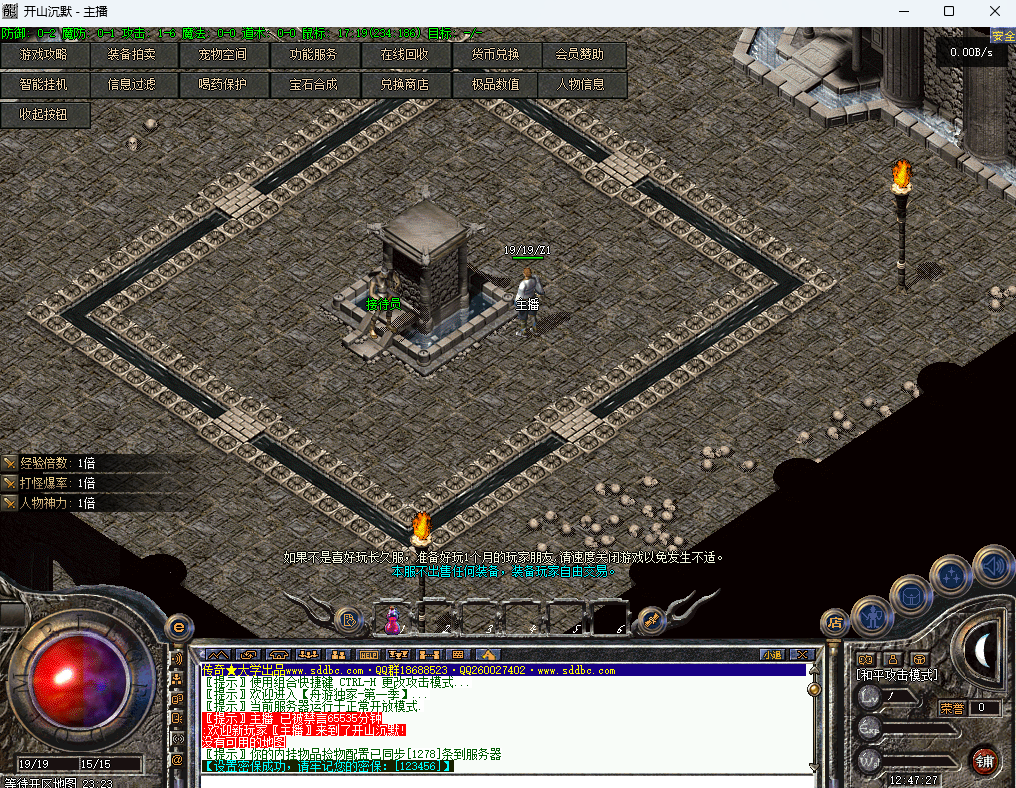Visit the 兑换商店 exchange shop
This screenshot has height=788, width=1016.
pos(405,85)
